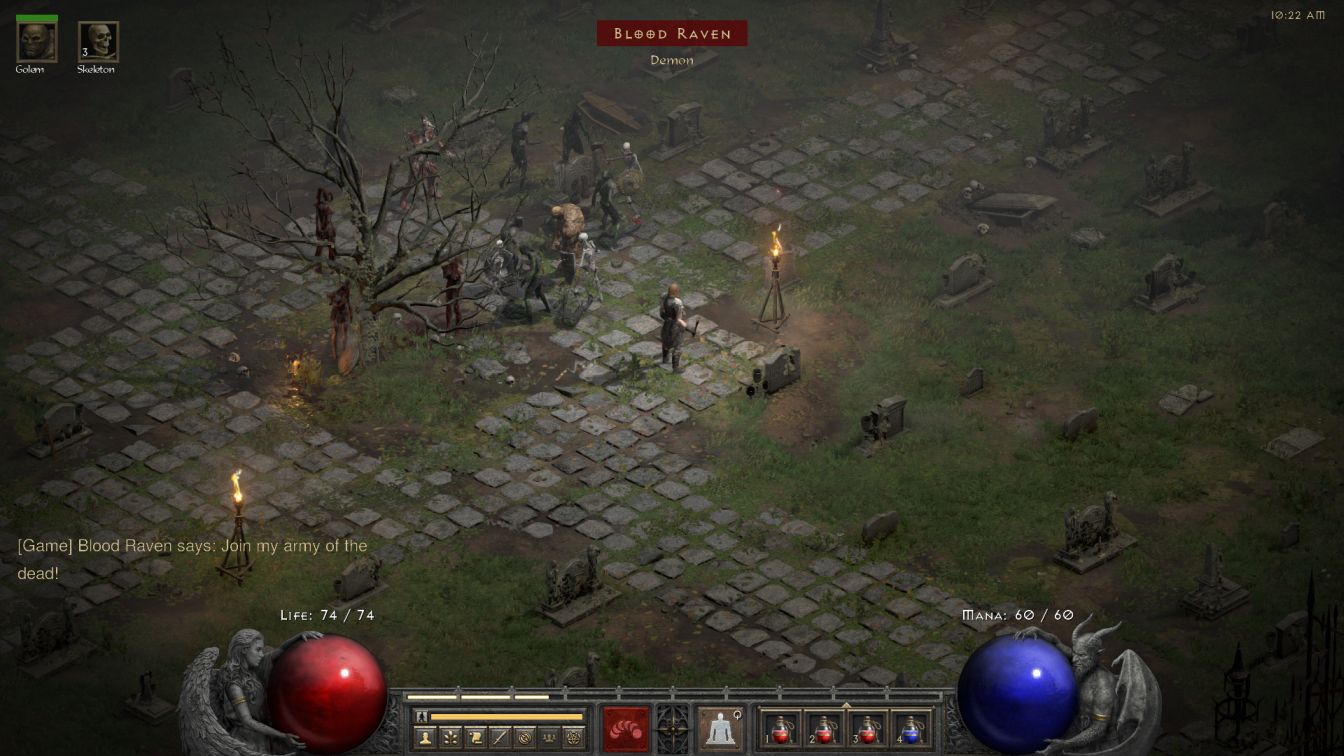
Task: Open the game menu pentagram icon
Action: coord(574,738)
